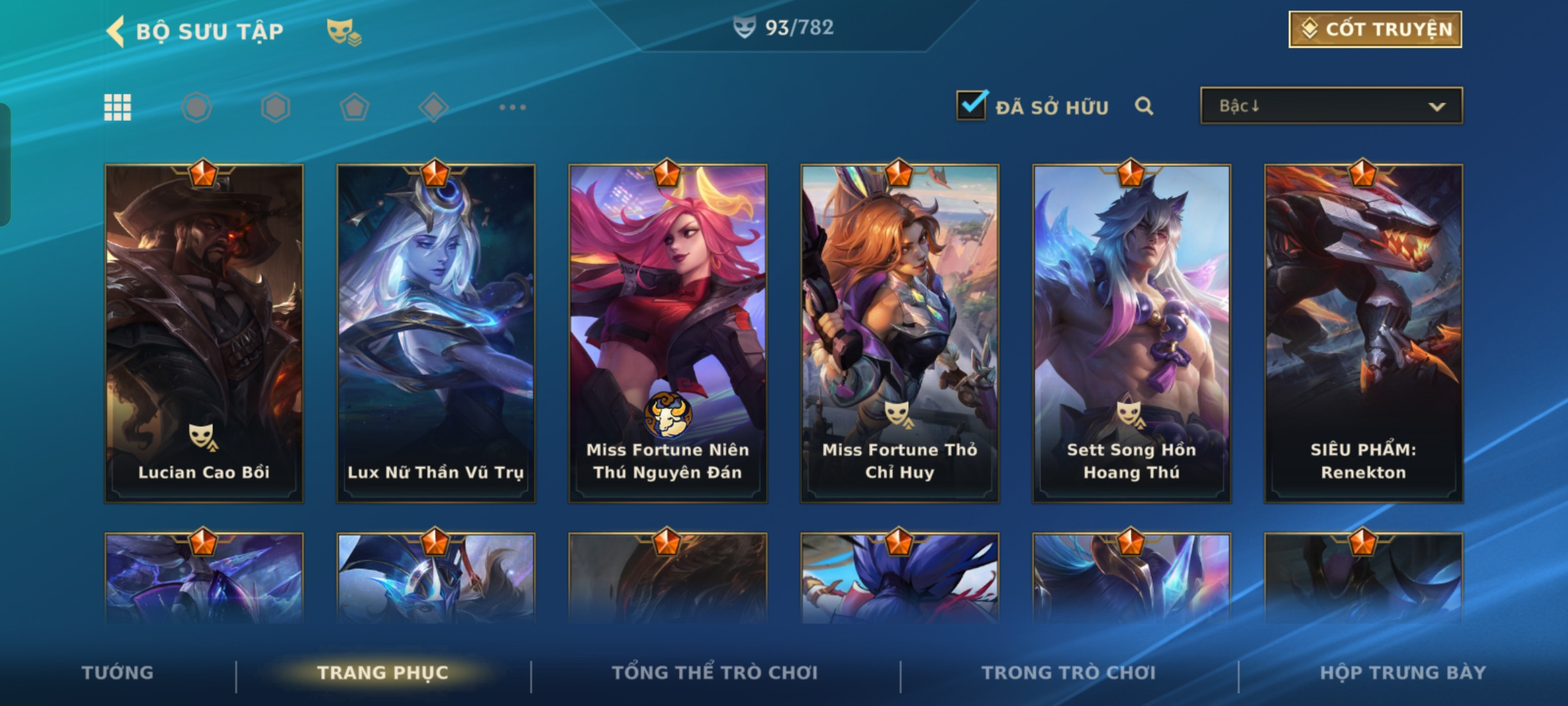Choose Miss Fortune Thỏ Chỉ Huy card
The image size is (1568, 706).
(x=900, y=333)
